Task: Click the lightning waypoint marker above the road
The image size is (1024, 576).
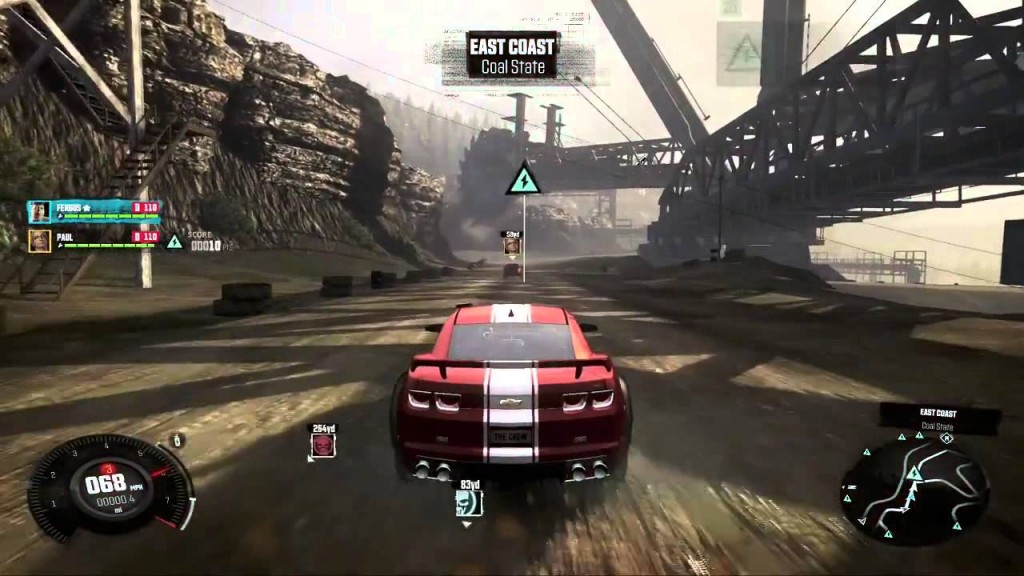Action: [523, 180]
